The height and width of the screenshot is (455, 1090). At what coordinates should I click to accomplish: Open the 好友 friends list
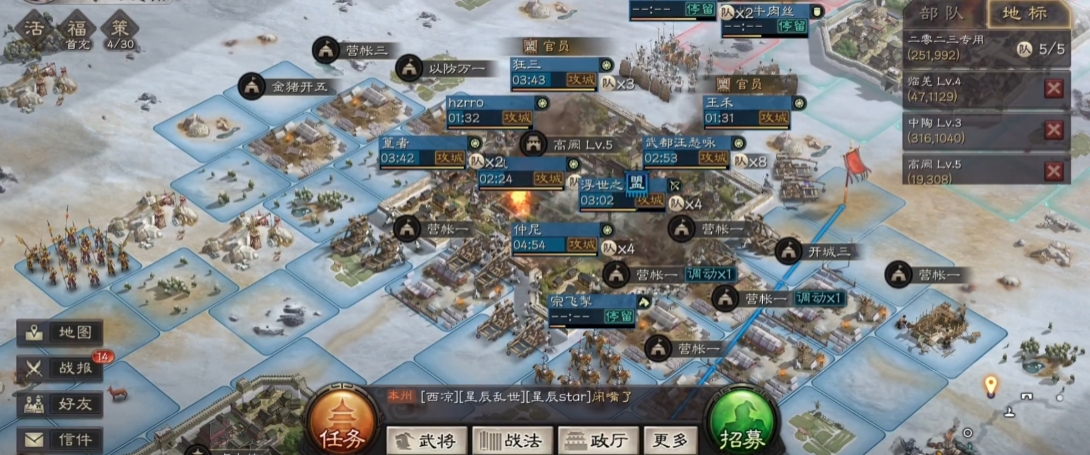(62, 404)
